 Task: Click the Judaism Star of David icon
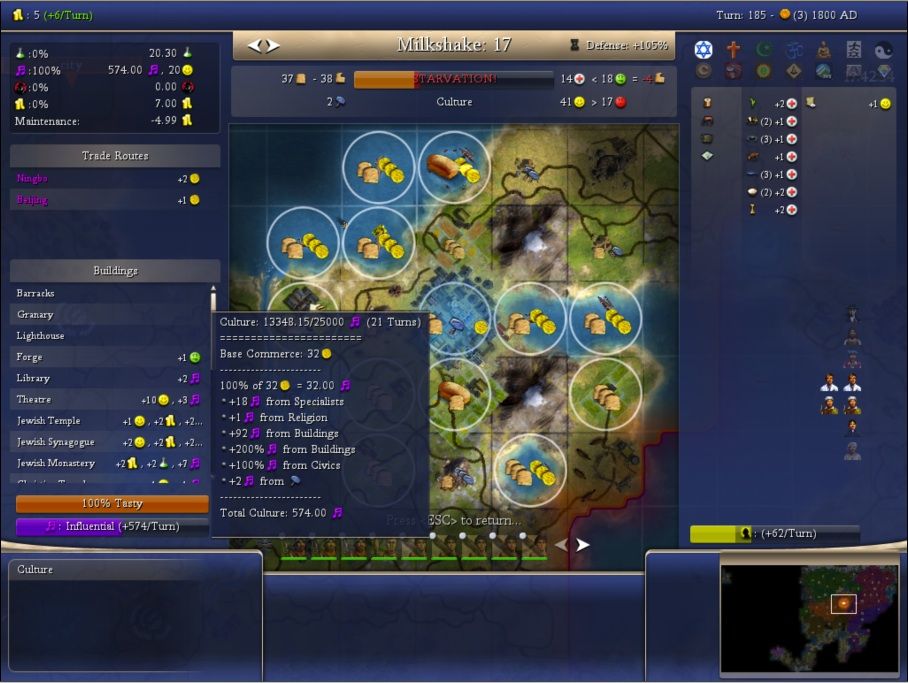pos(703,49)
